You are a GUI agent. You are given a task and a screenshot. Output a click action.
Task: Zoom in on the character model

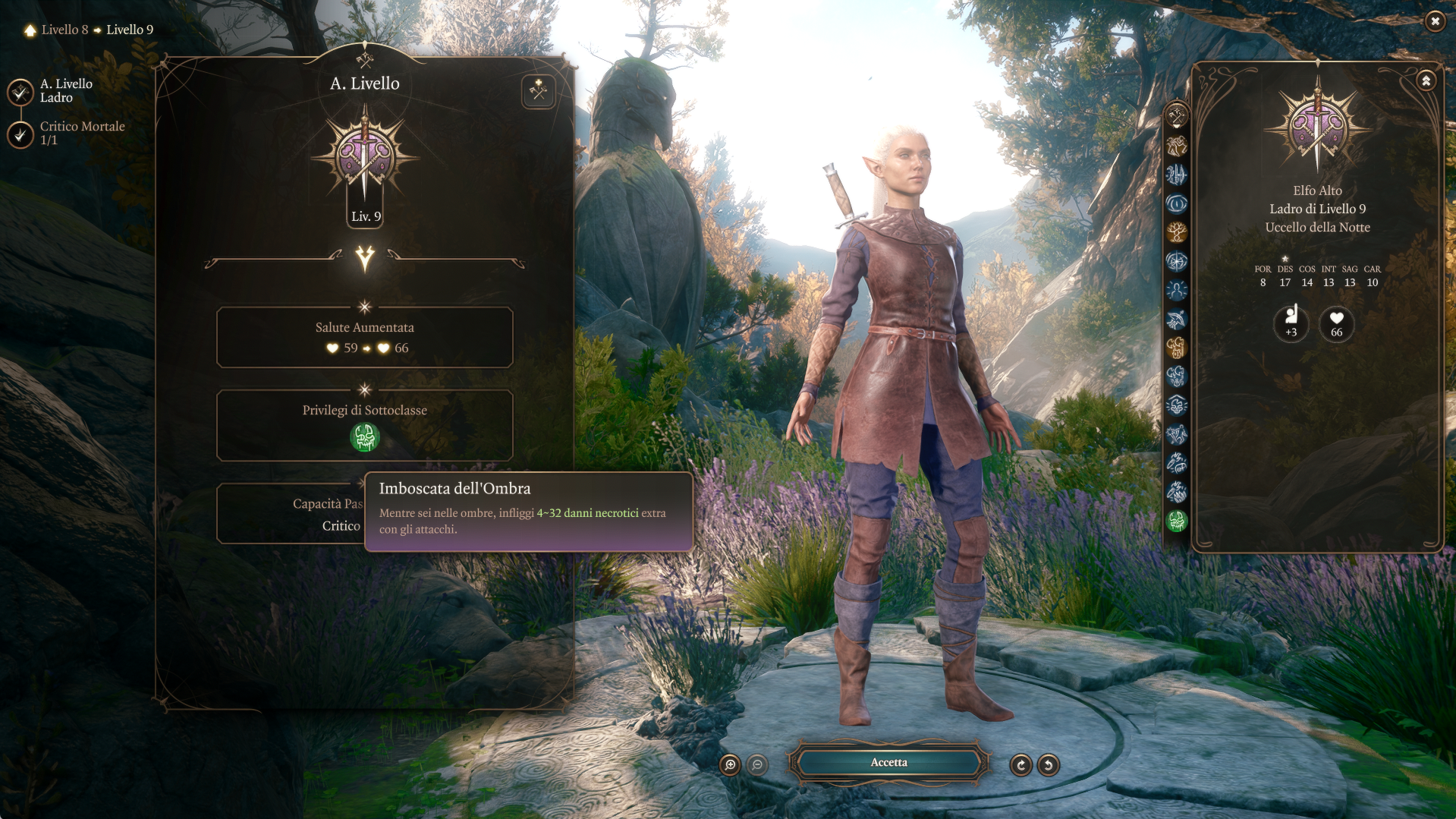coord(730,765)
